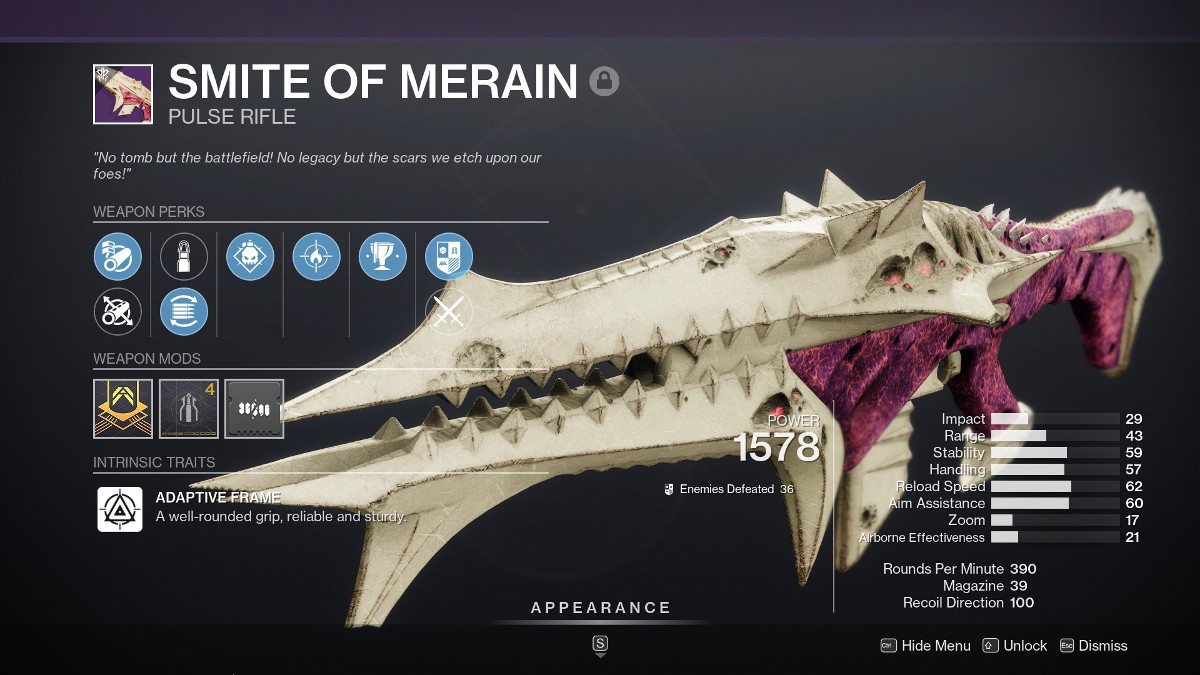Pick the magazine perk with circling arrows
The image size is (1200, 675).
pyautogui.click(x=184, y=311)
